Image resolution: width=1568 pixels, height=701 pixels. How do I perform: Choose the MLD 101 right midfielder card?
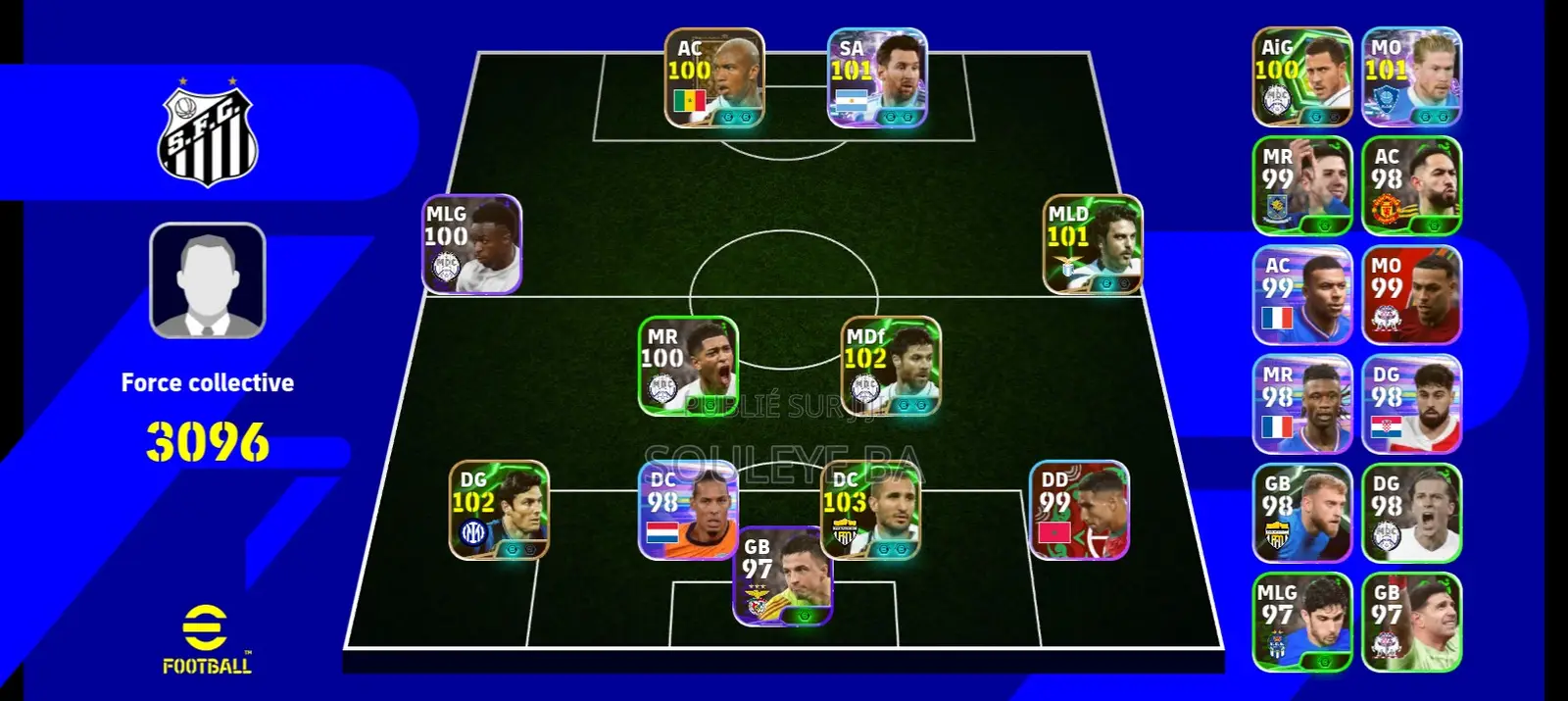(x=1093, y=244)
